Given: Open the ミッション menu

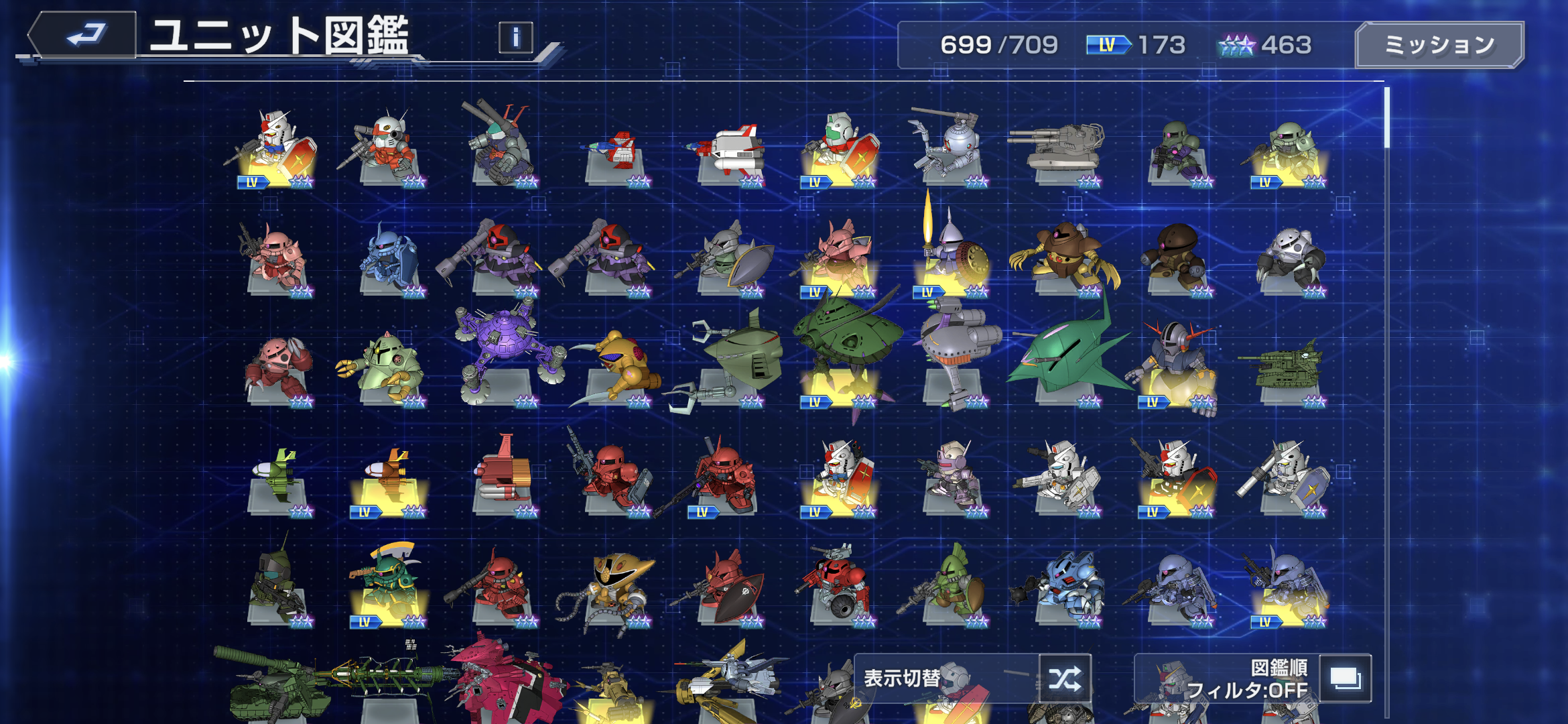Looking at the screenshot, I should click(x=1439, y=45).
